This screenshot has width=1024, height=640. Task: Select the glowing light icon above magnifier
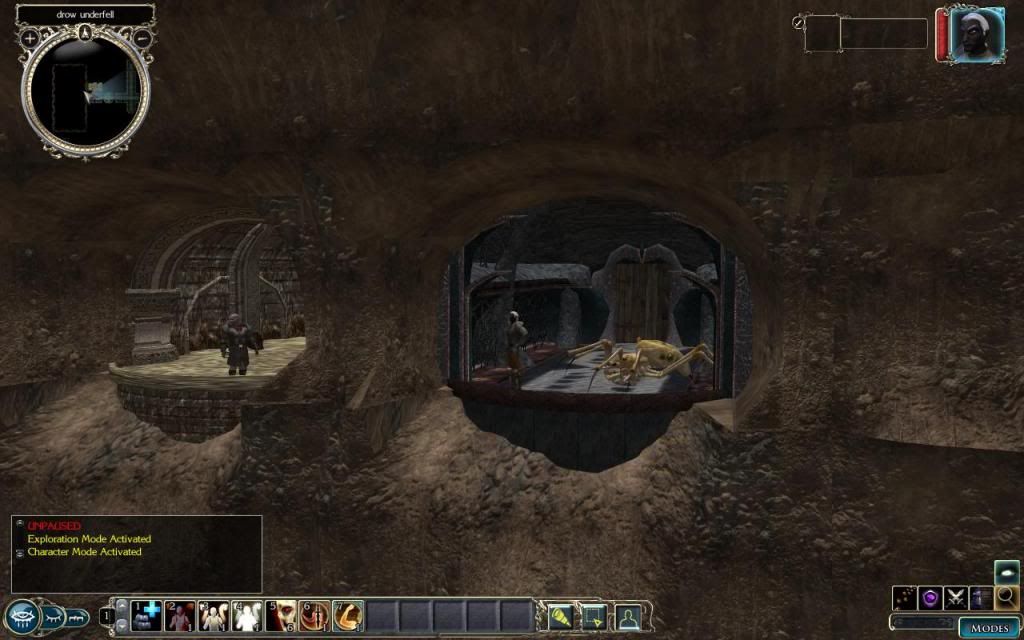1007,572
